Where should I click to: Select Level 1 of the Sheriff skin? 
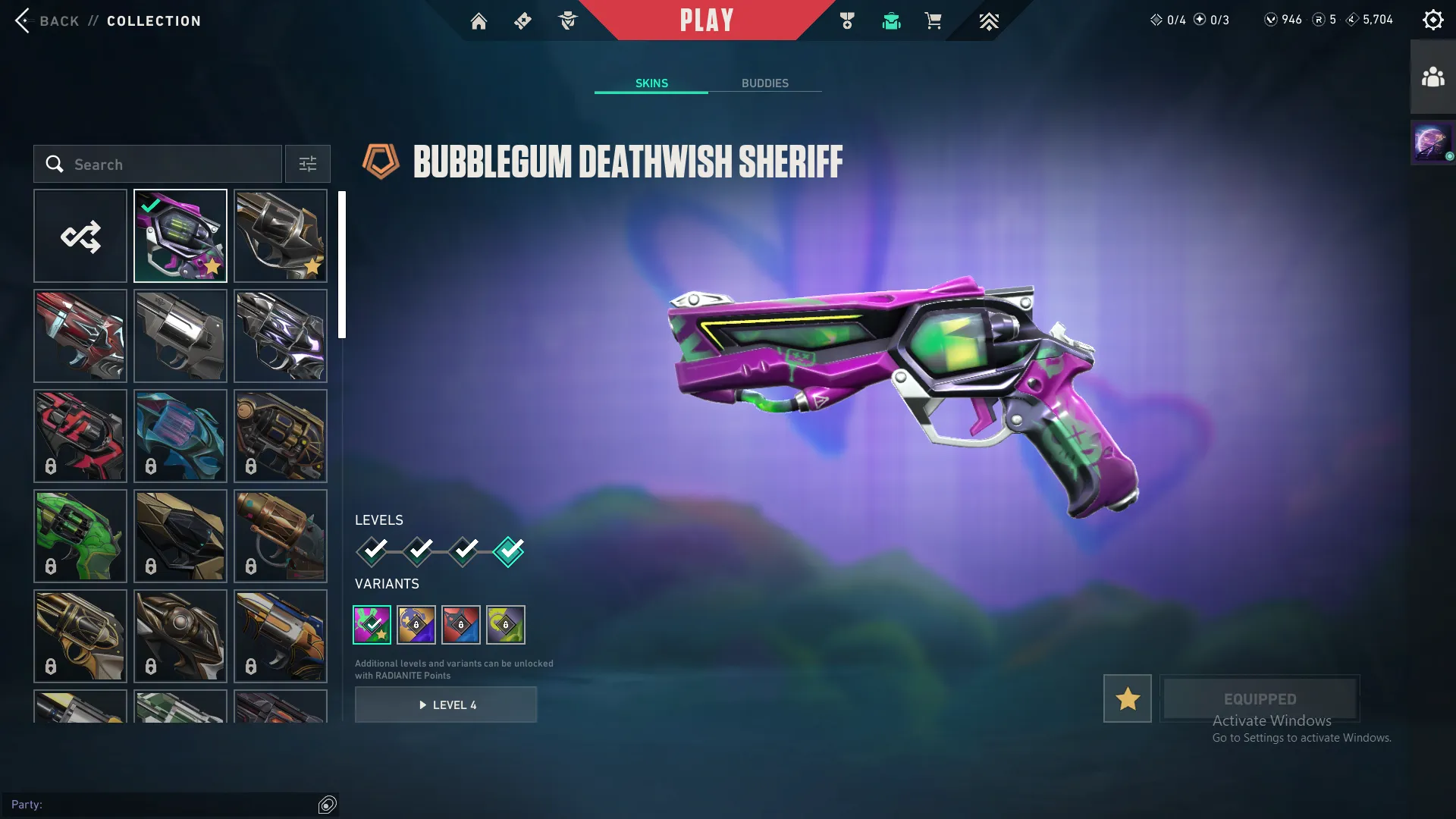[372, 551]
